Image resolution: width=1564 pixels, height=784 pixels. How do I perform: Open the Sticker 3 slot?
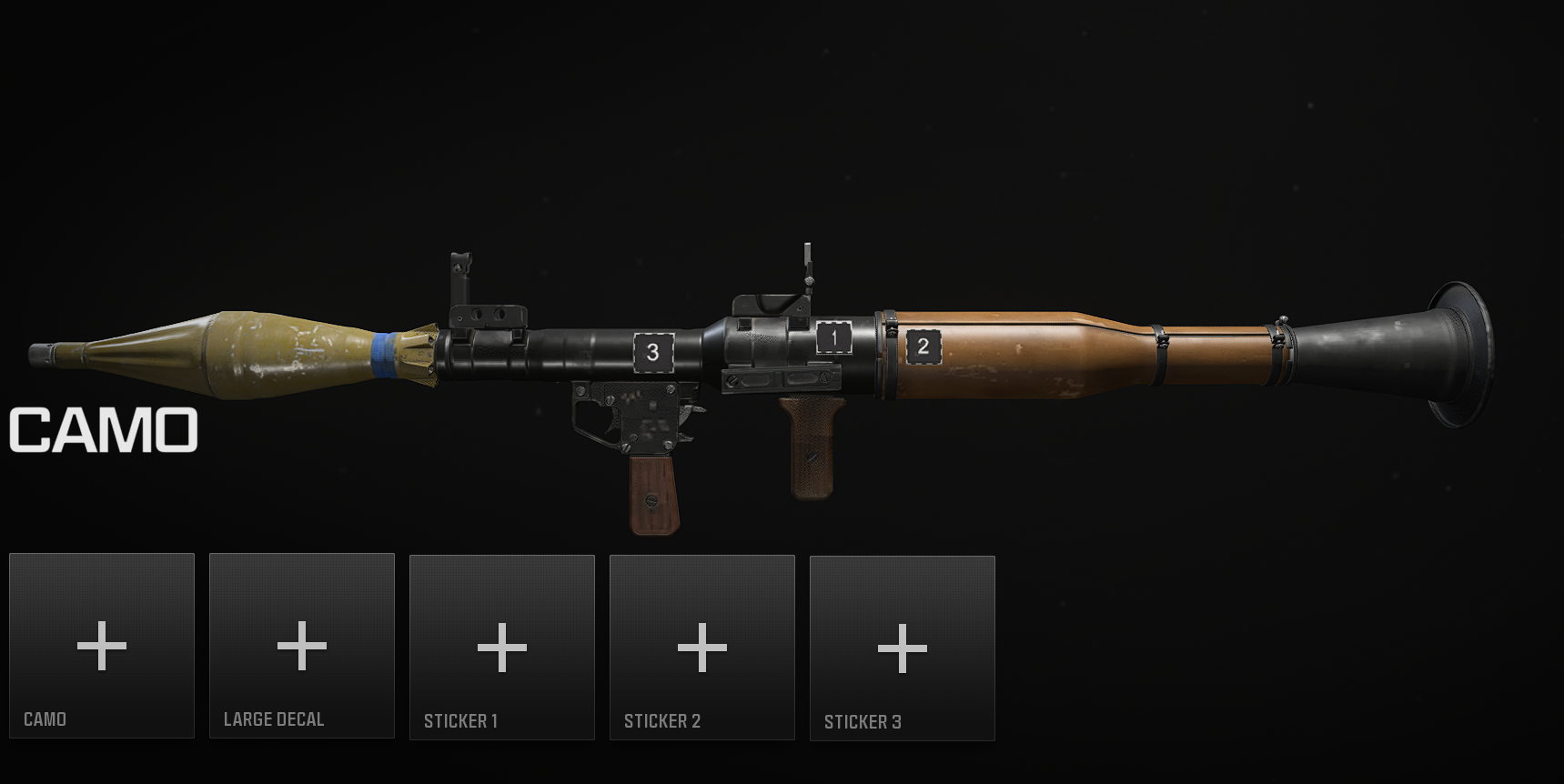point(903,648)
